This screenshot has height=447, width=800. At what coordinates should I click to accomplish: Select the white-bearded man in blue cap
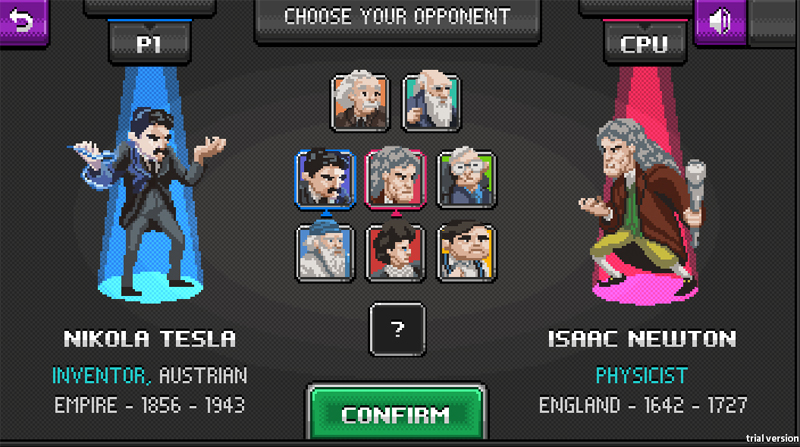[325, 251]
